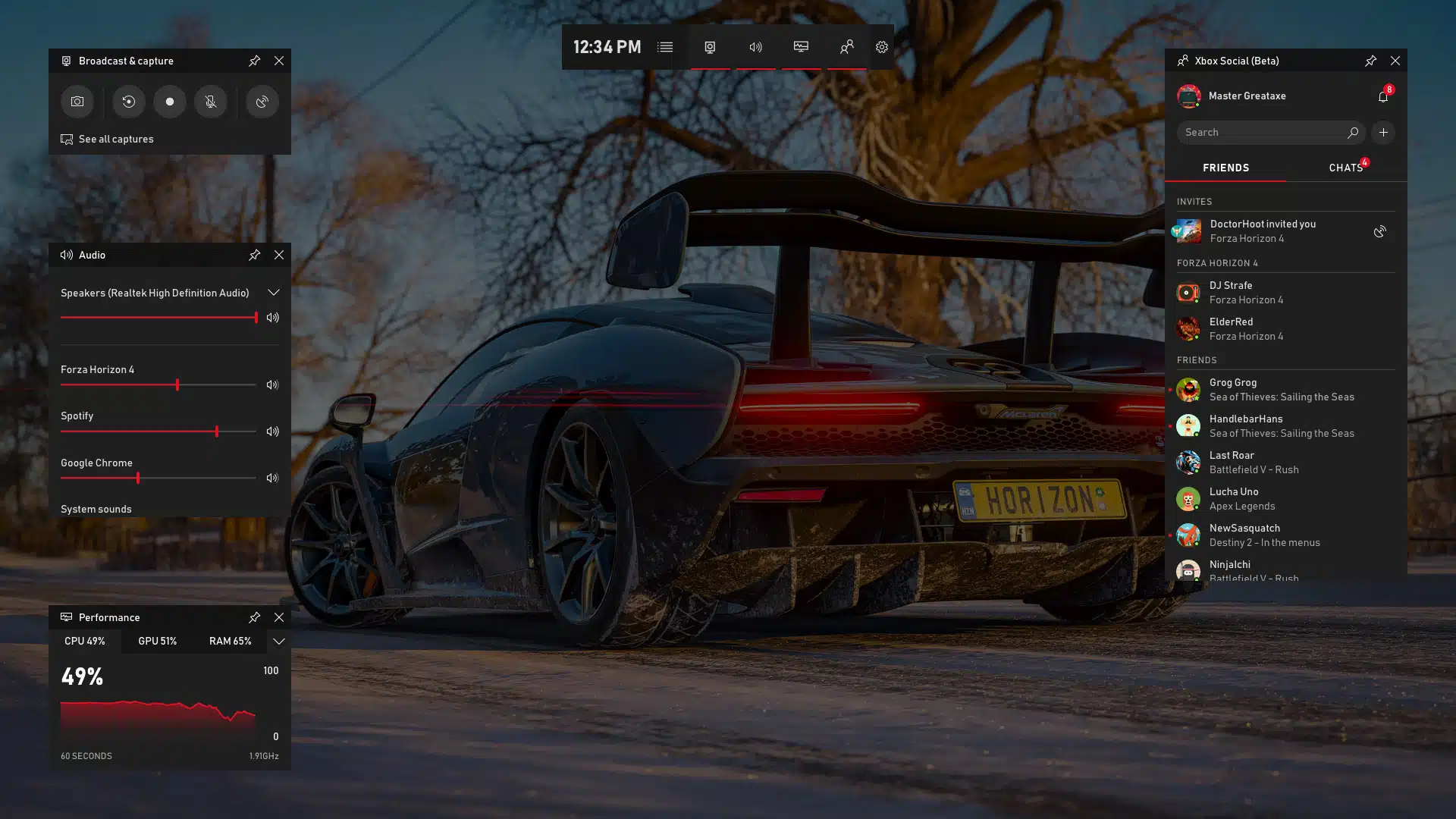Open Game Bar settings
Image resolution: width=1456 pixels, height=819 pixels.
coord(881,46)
